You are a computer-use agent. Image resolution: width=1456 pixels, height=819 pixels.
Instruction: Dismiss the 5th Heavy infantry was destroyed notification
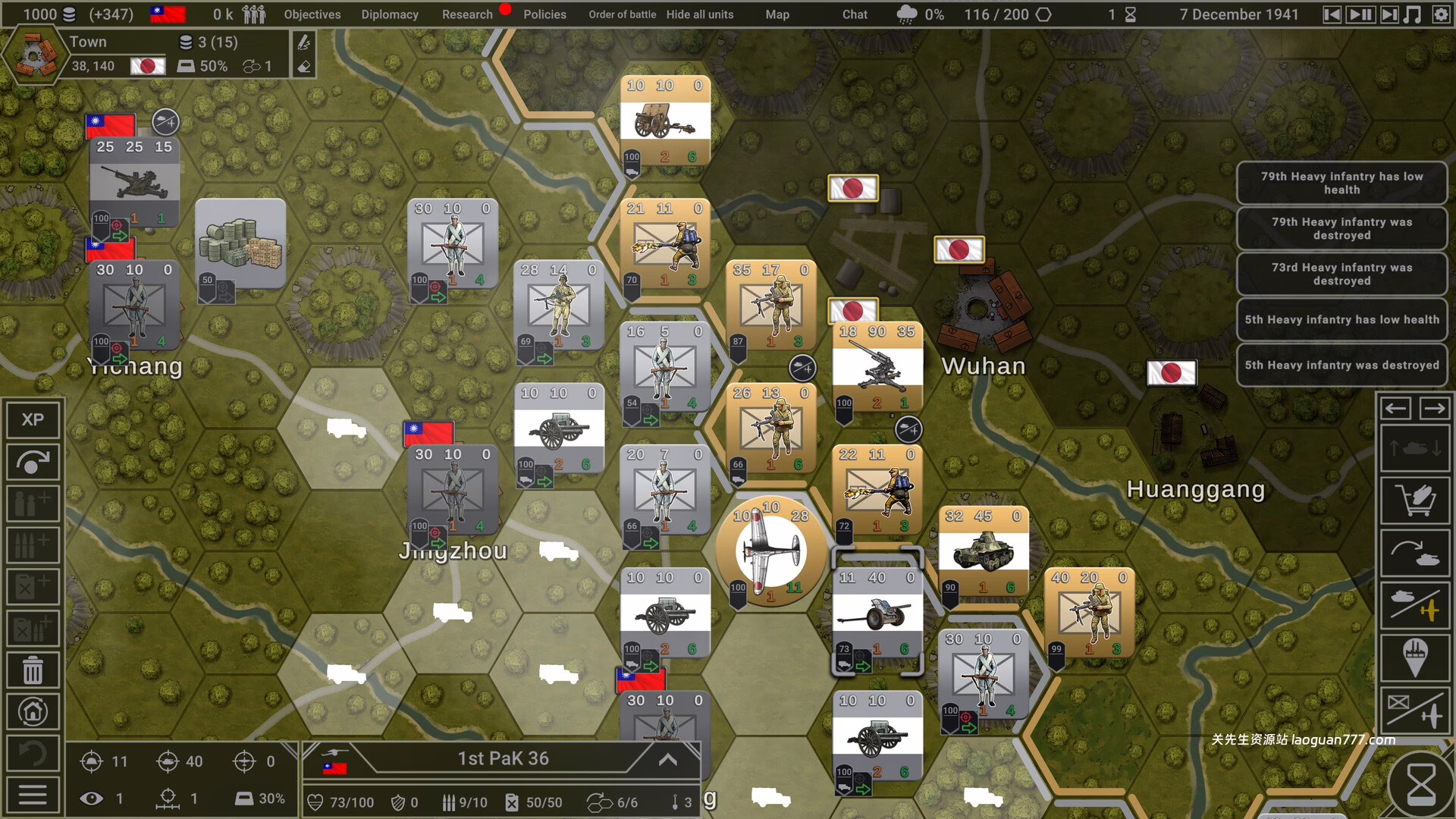point(1342,365)
